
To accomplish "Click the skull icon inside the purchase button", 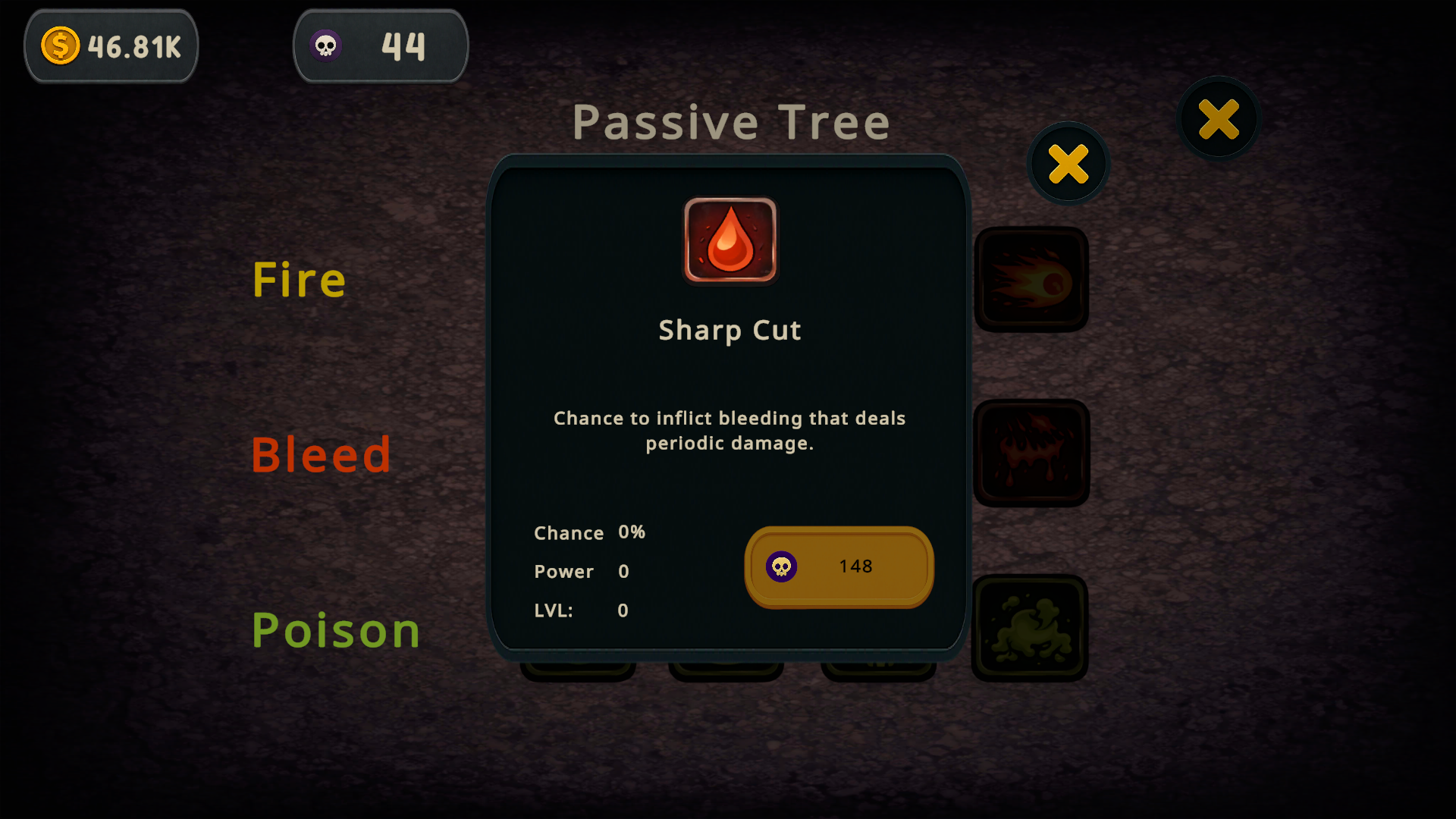I will pyautogui.click(x=783, y=566).
